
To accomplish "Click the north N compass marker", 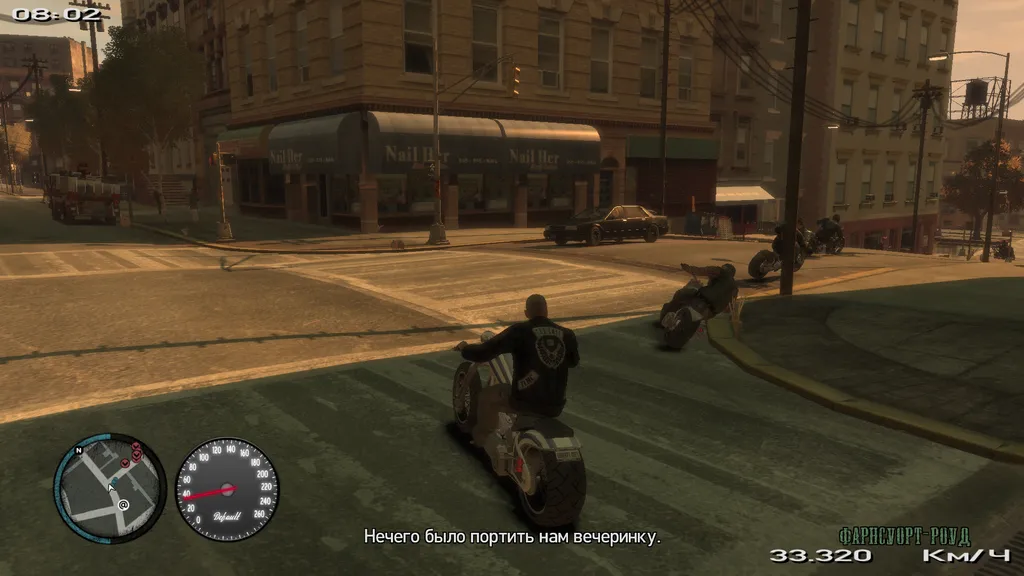I will (77, 451).
